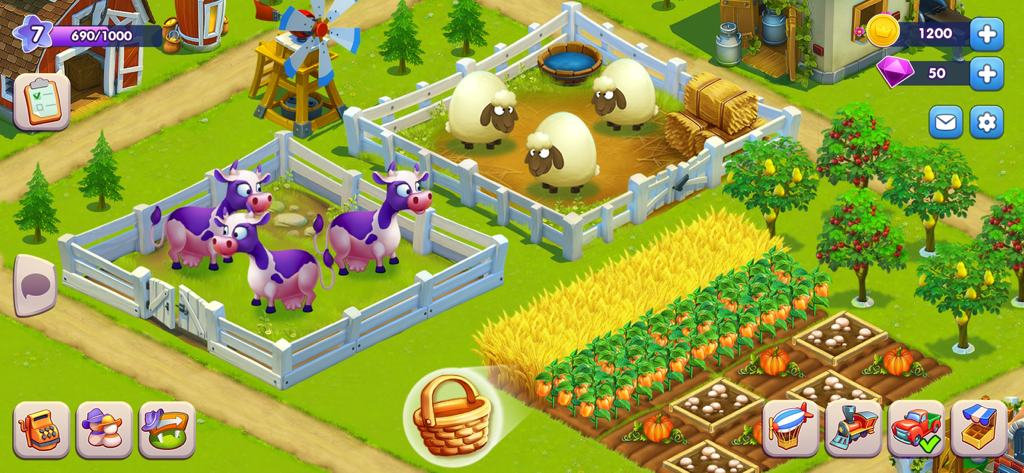This screenshot has width=1024, height=473.
Task: Open the market stall crate button
Action: tap(979, 428)
